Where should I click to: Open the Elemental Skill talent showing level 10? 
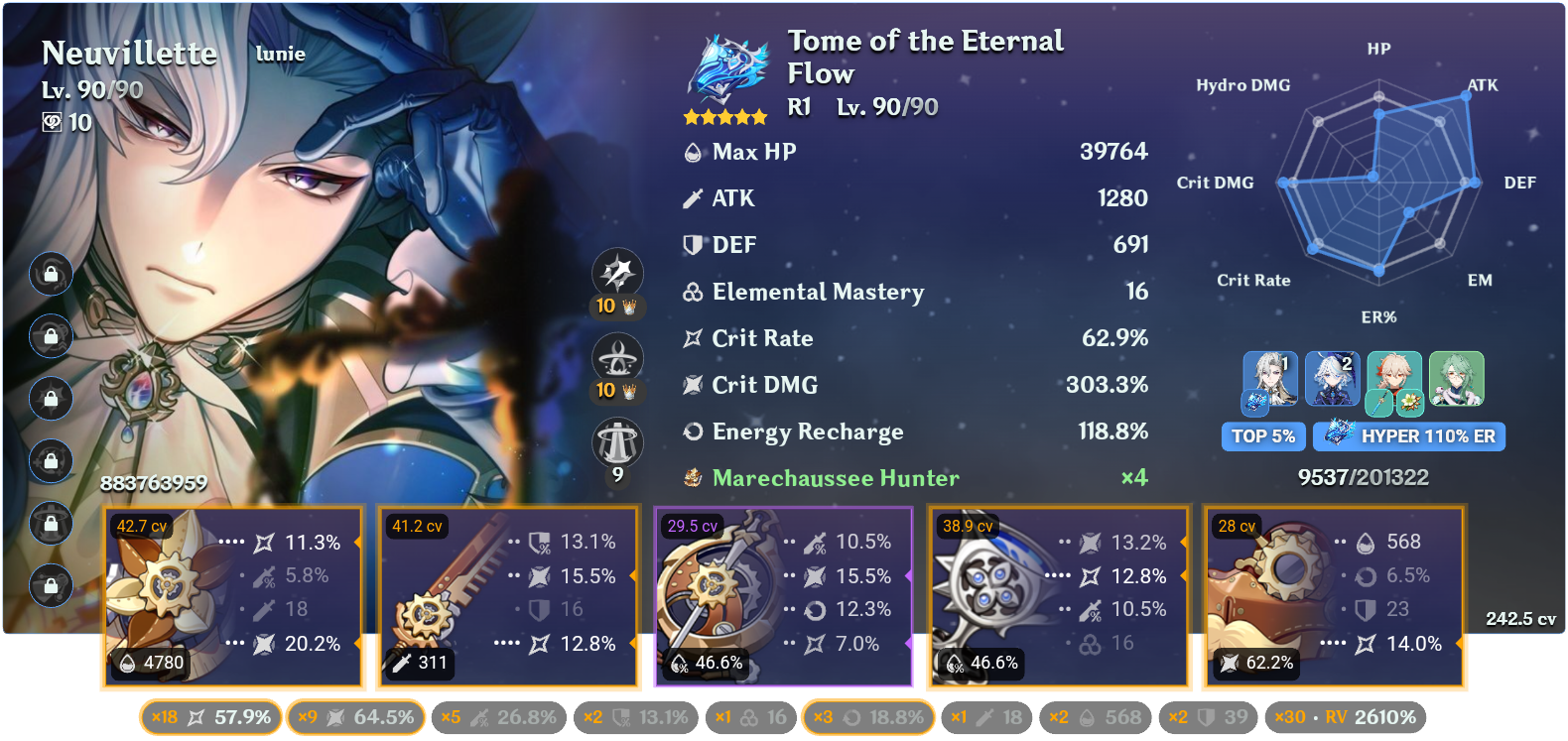point(618,358)
